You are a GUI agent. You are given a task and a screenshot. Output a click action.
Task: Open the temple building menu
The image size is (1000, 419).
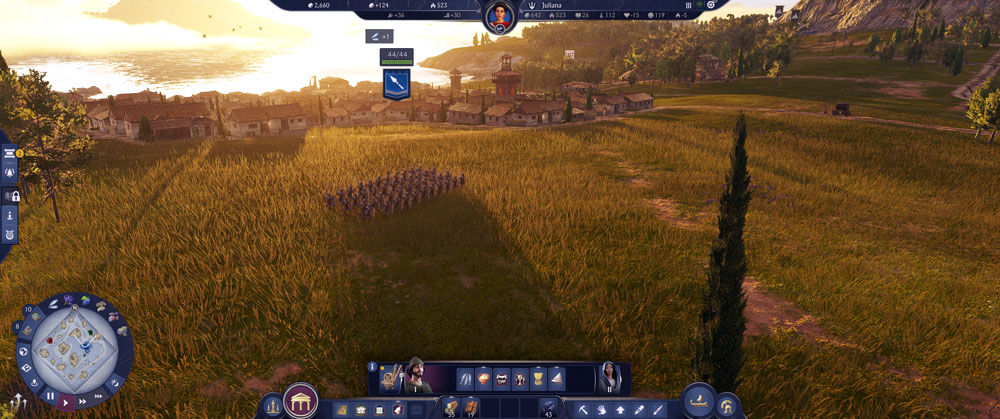click(x=300, y=402)
